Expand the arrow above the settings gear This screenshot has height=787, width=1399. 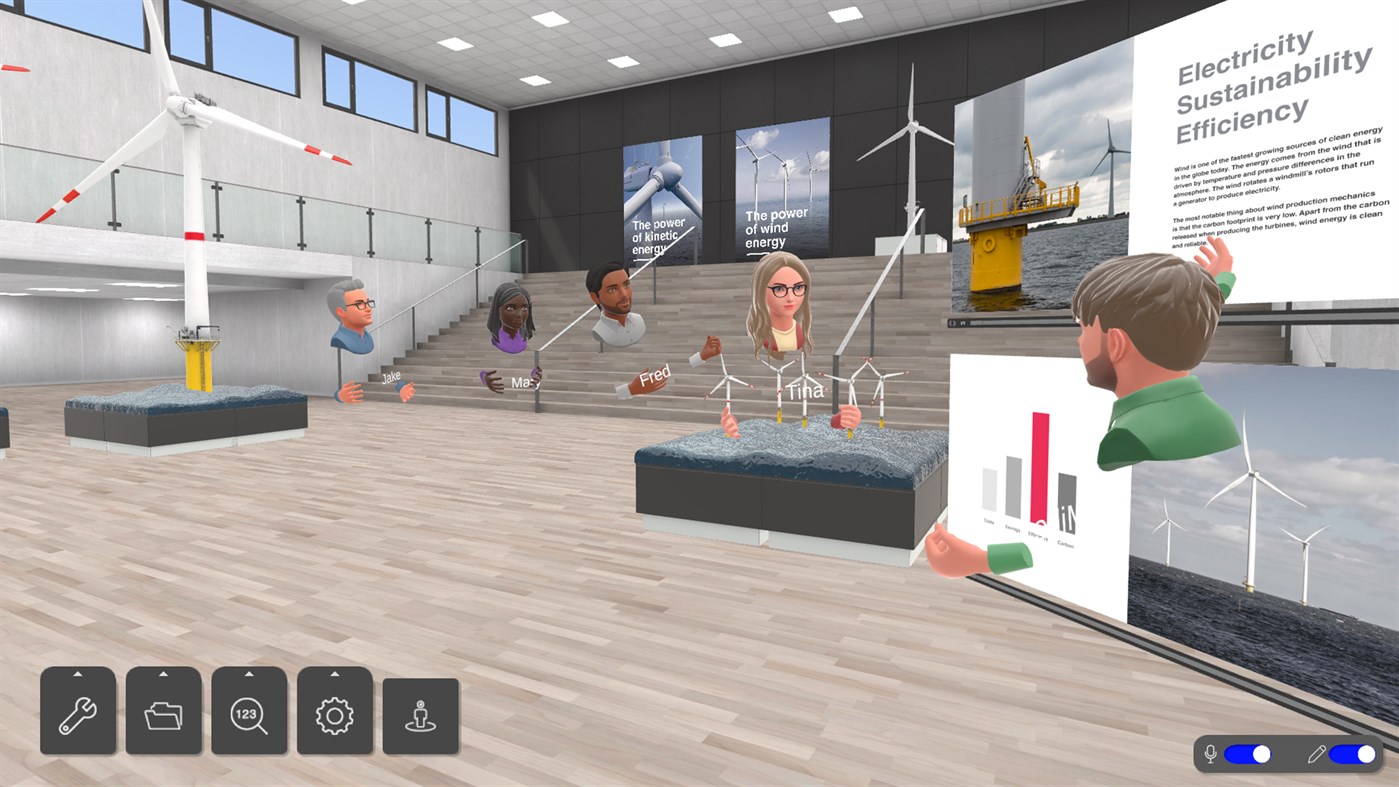(x=335, y=674)
